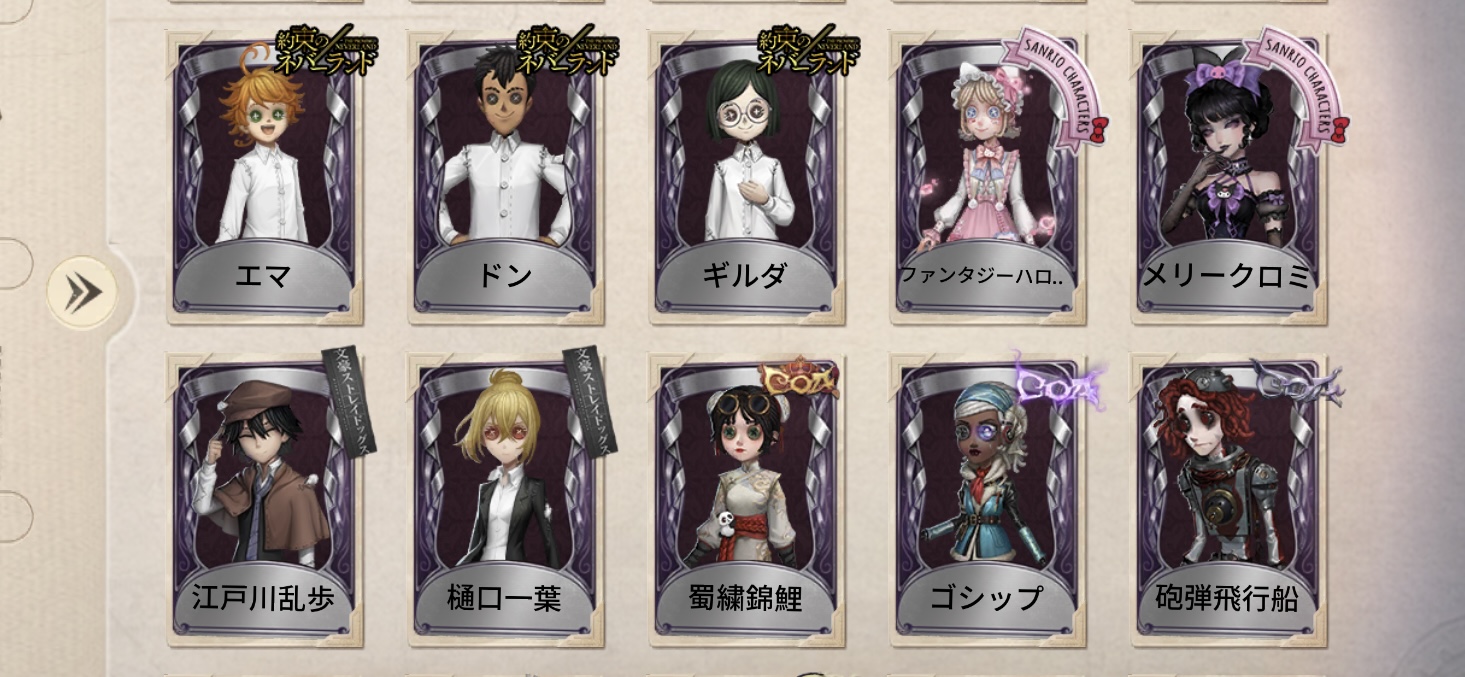Open the ギルダ costume card
Viewport: 1465px width, 677px height.
(x=746, y=180)
